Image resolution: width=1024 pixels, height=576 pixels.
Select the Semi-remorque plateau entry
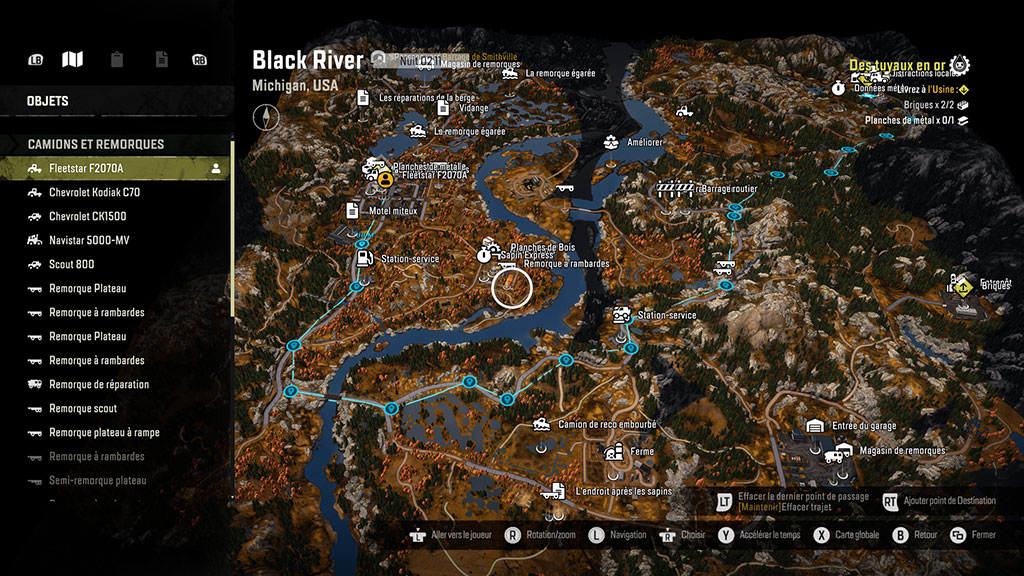pyautogui.click(x=97, y=481)
